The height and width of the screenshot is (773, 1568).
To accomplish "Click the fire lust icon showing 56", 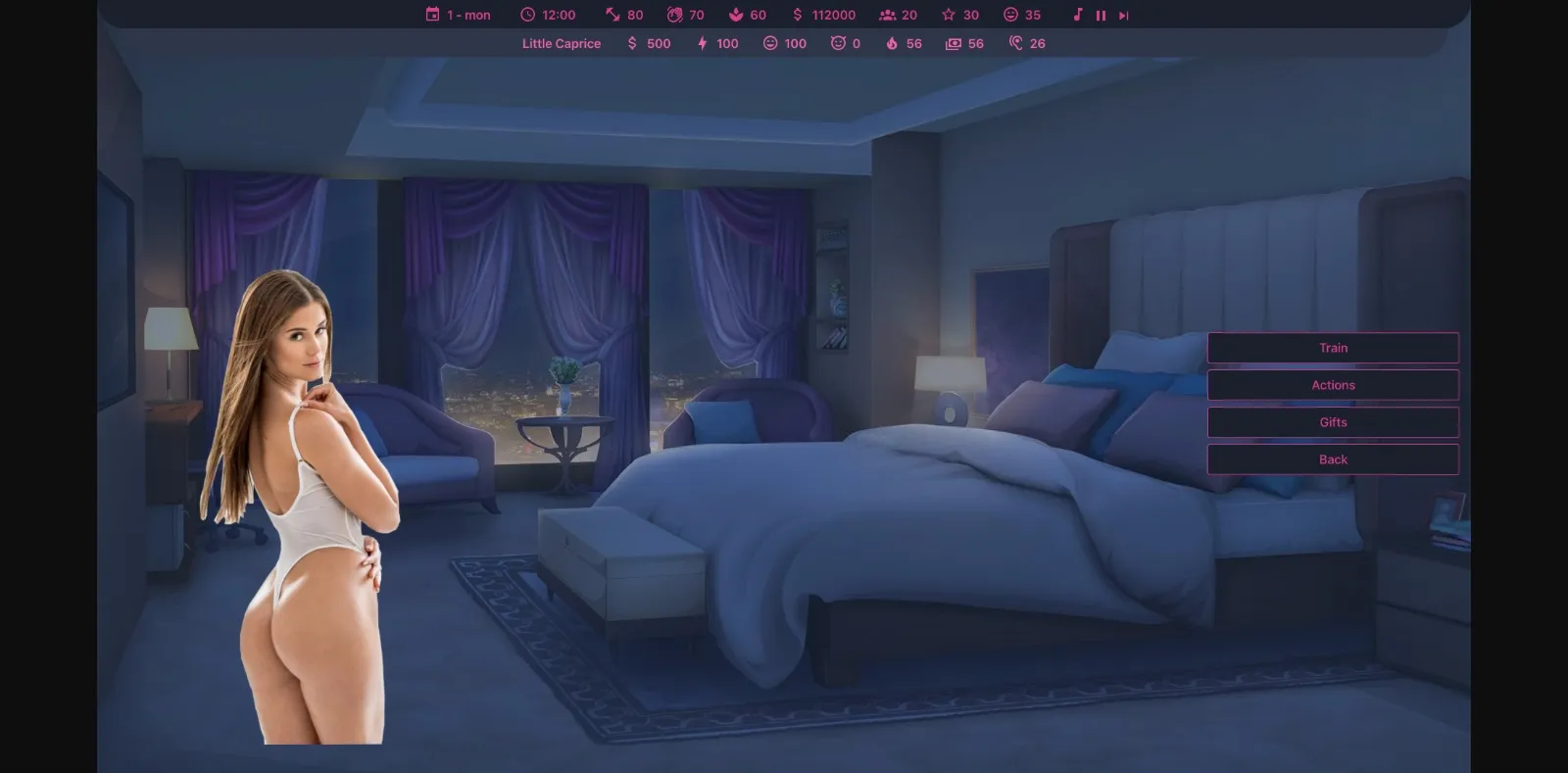I will point(891,43).
